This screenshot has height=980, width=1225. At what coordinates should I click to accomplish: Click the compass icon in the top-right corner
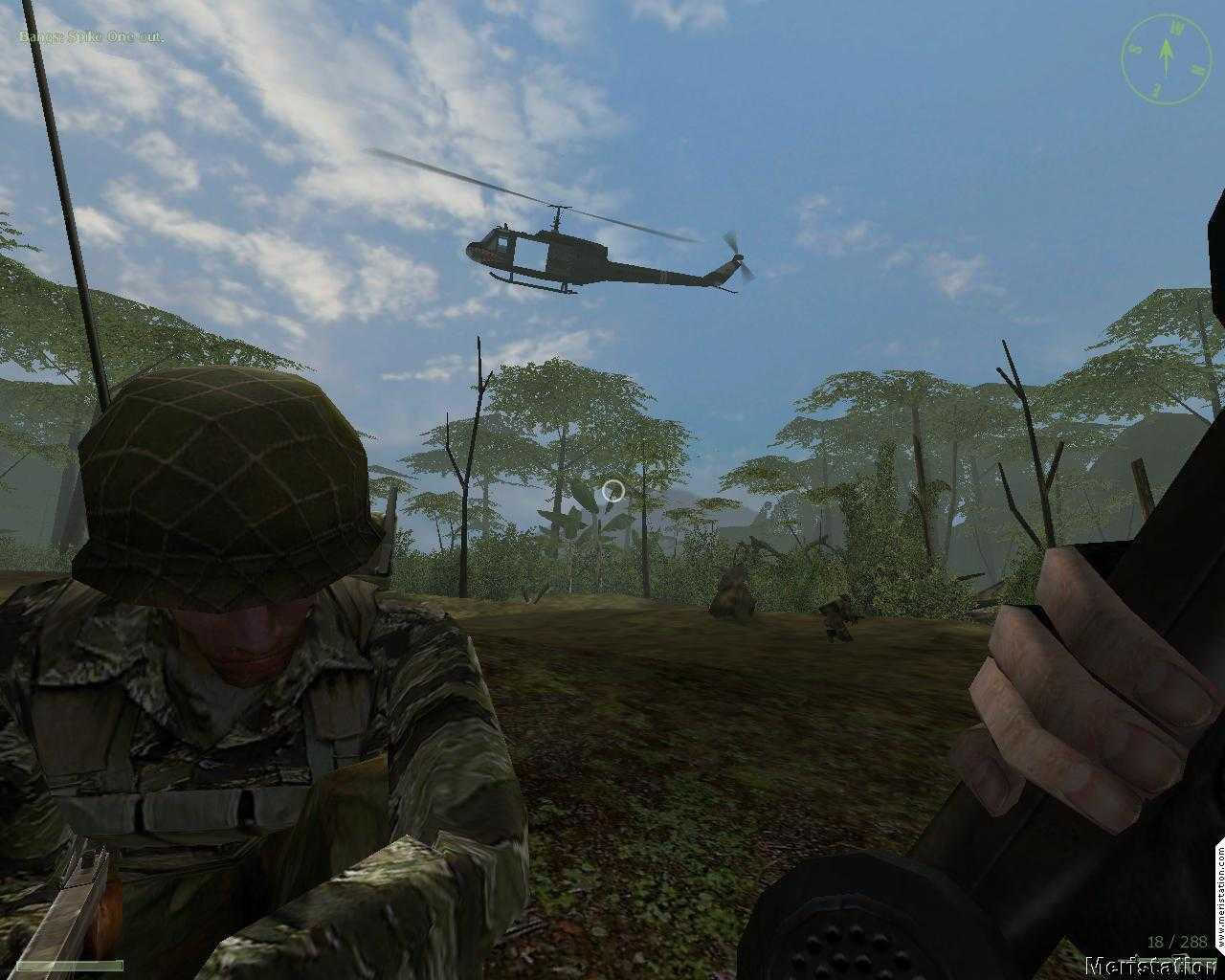[1166, 57]
